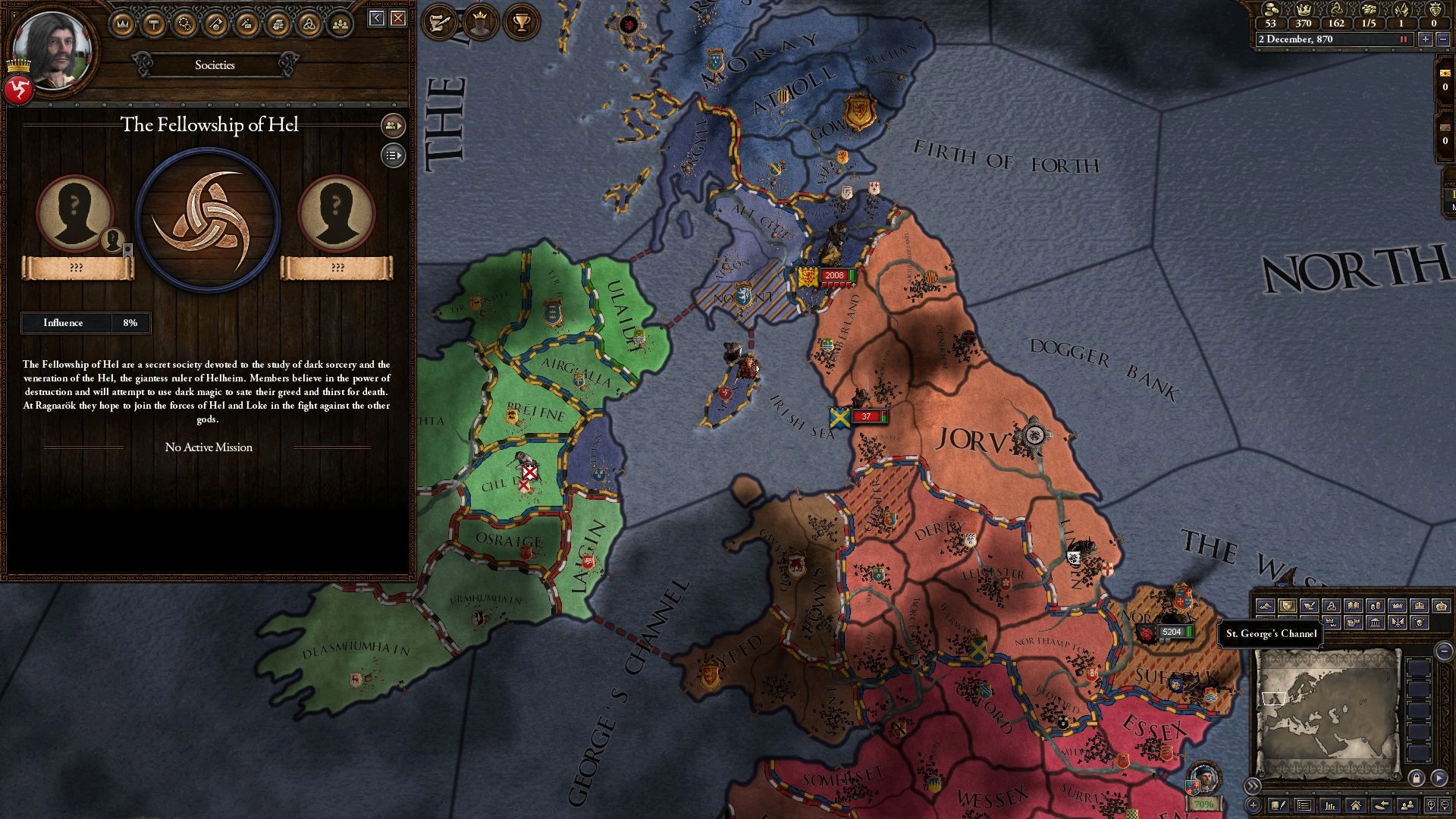Open the crown realm tab
The image size is (1456, 819).
pos(123,24)
